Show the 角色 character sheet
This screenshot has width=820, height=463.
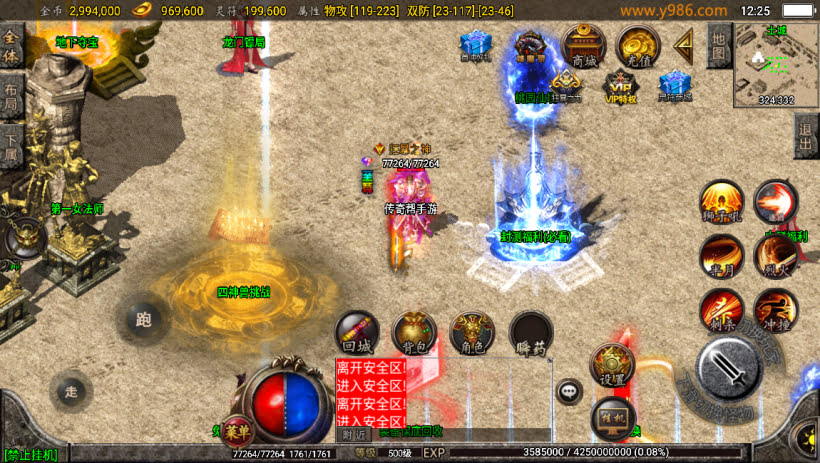coord(472,333)
